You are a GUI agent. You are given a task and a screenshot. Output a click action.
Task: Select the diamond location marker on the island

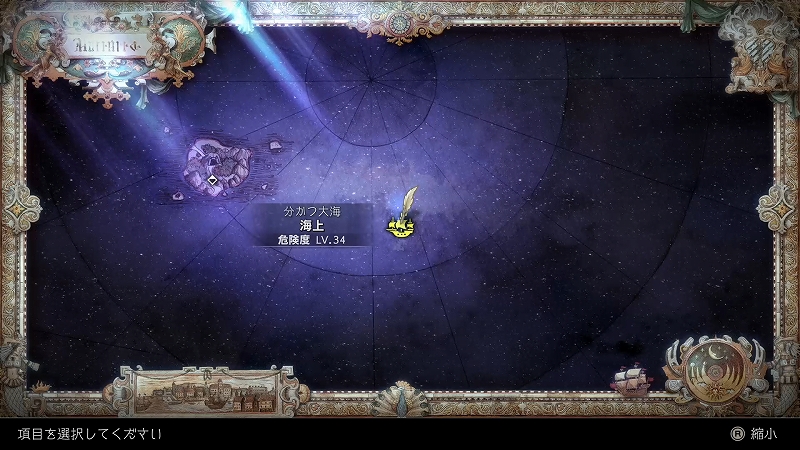(x=213, y=180)
